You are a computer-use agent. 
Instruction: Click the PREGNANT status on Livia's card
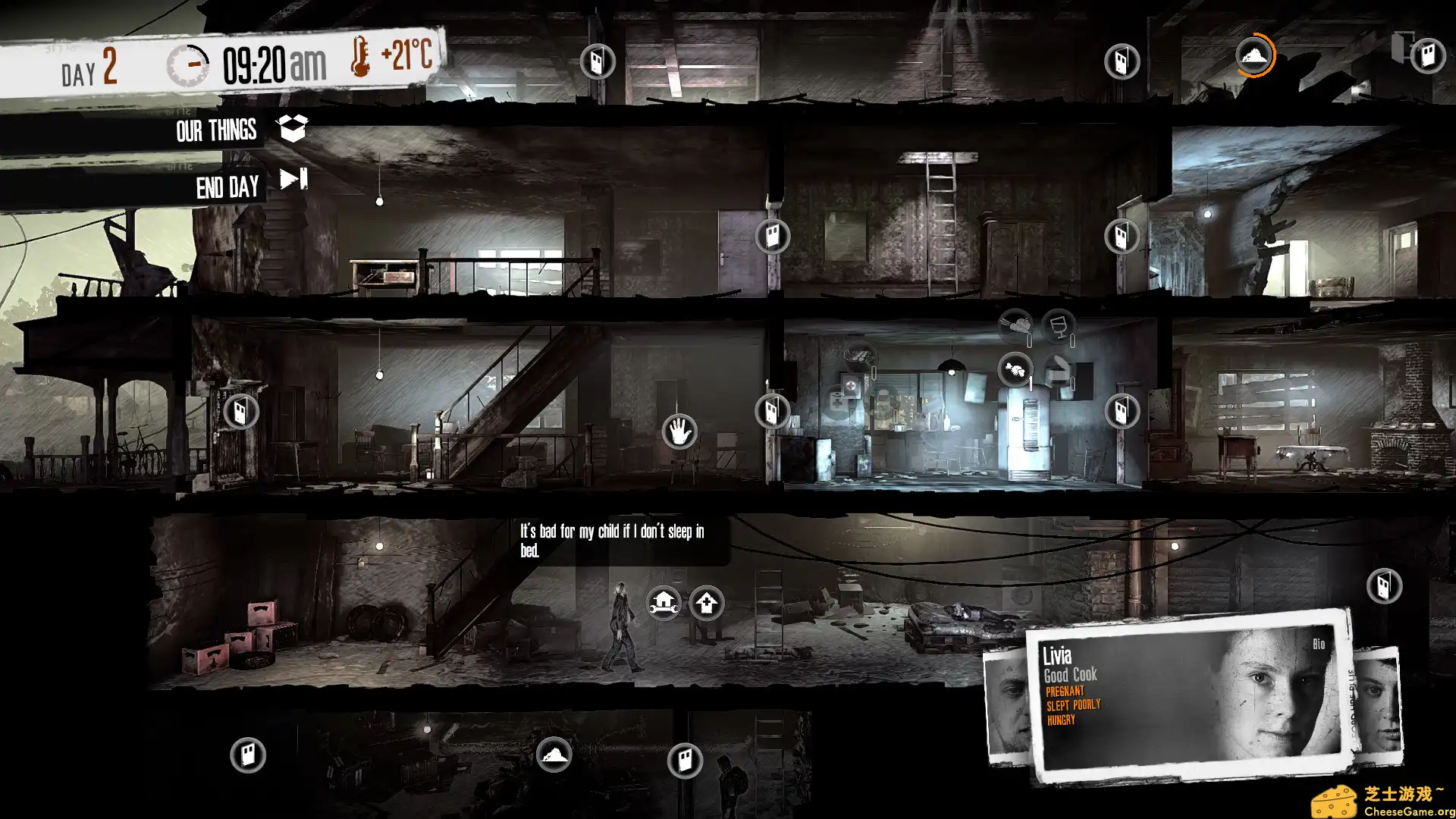[x=1065, y=691]
